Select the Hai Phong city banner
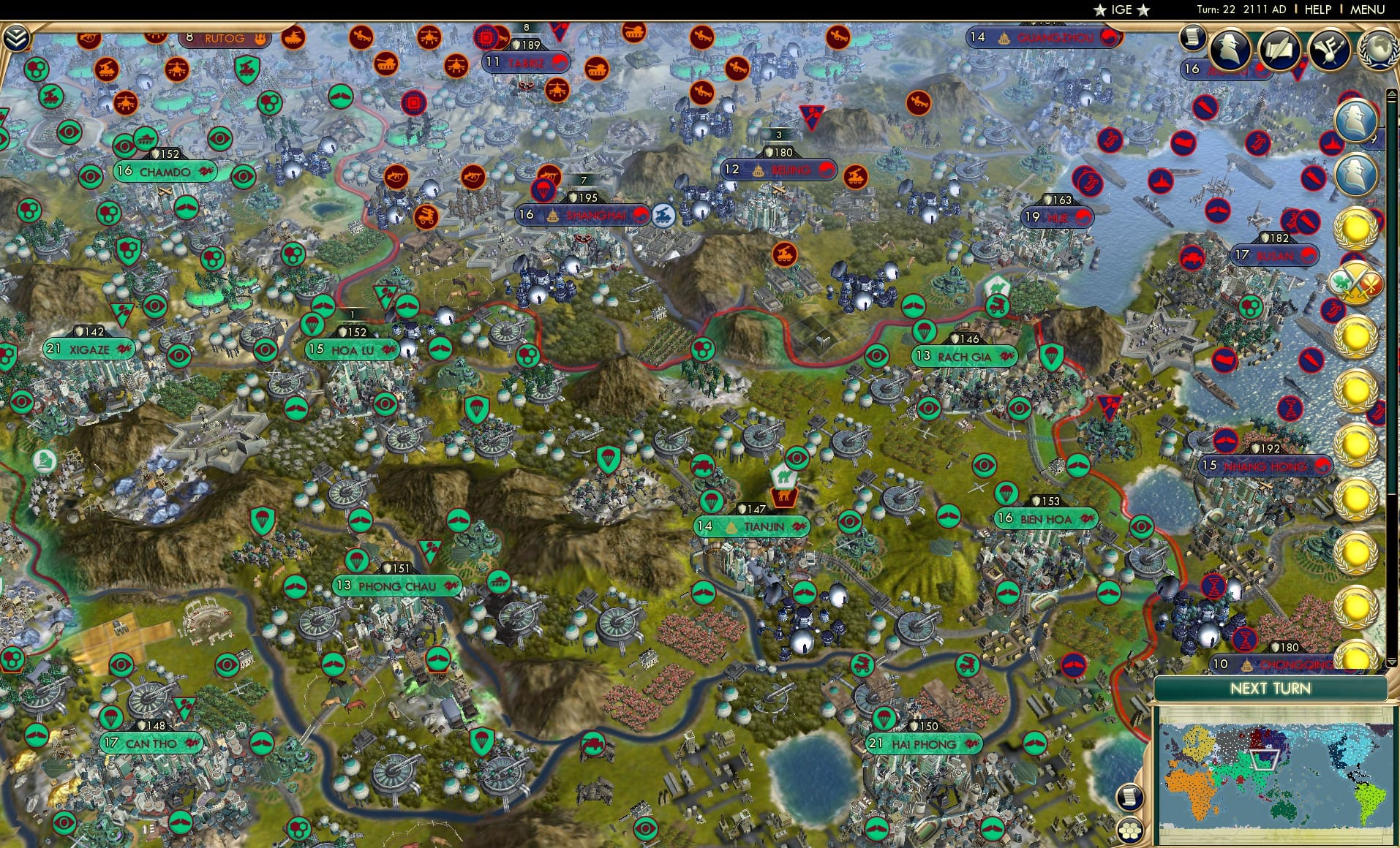1400x848 pixels. tap(923, 744)
